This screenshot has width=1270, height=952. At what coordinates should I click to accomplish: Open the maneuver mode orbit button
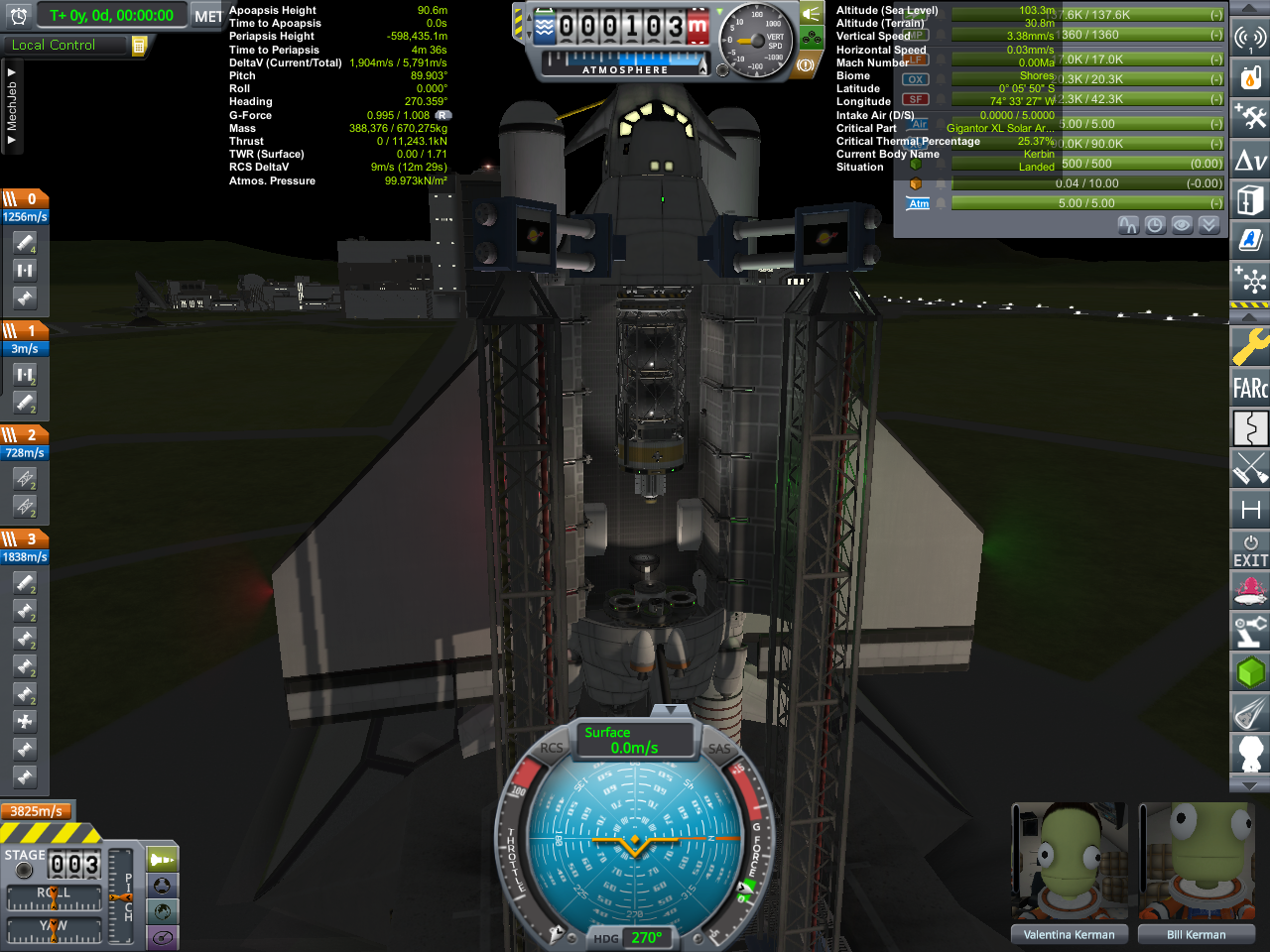pyautogui.click(x=163, y=937)
